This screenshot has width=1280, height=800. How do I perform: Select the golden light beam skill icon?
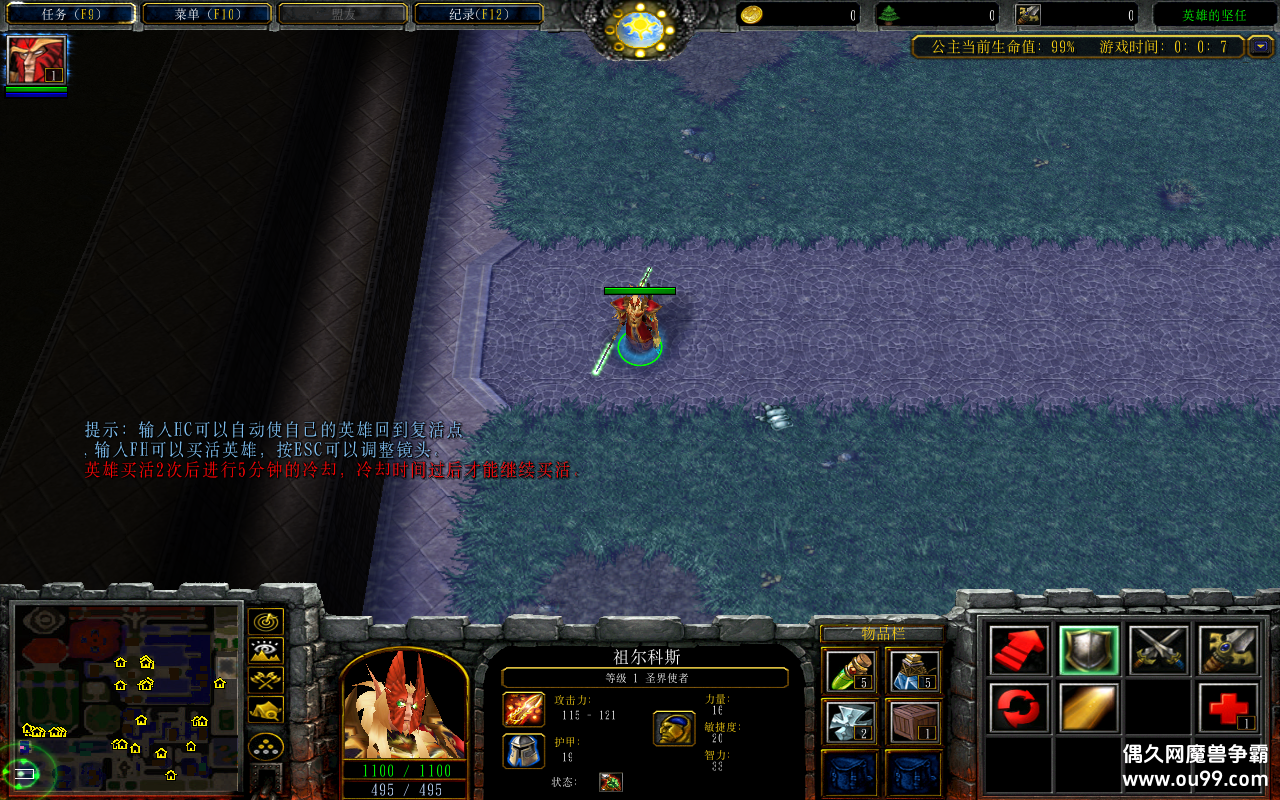coord(1089,708)
